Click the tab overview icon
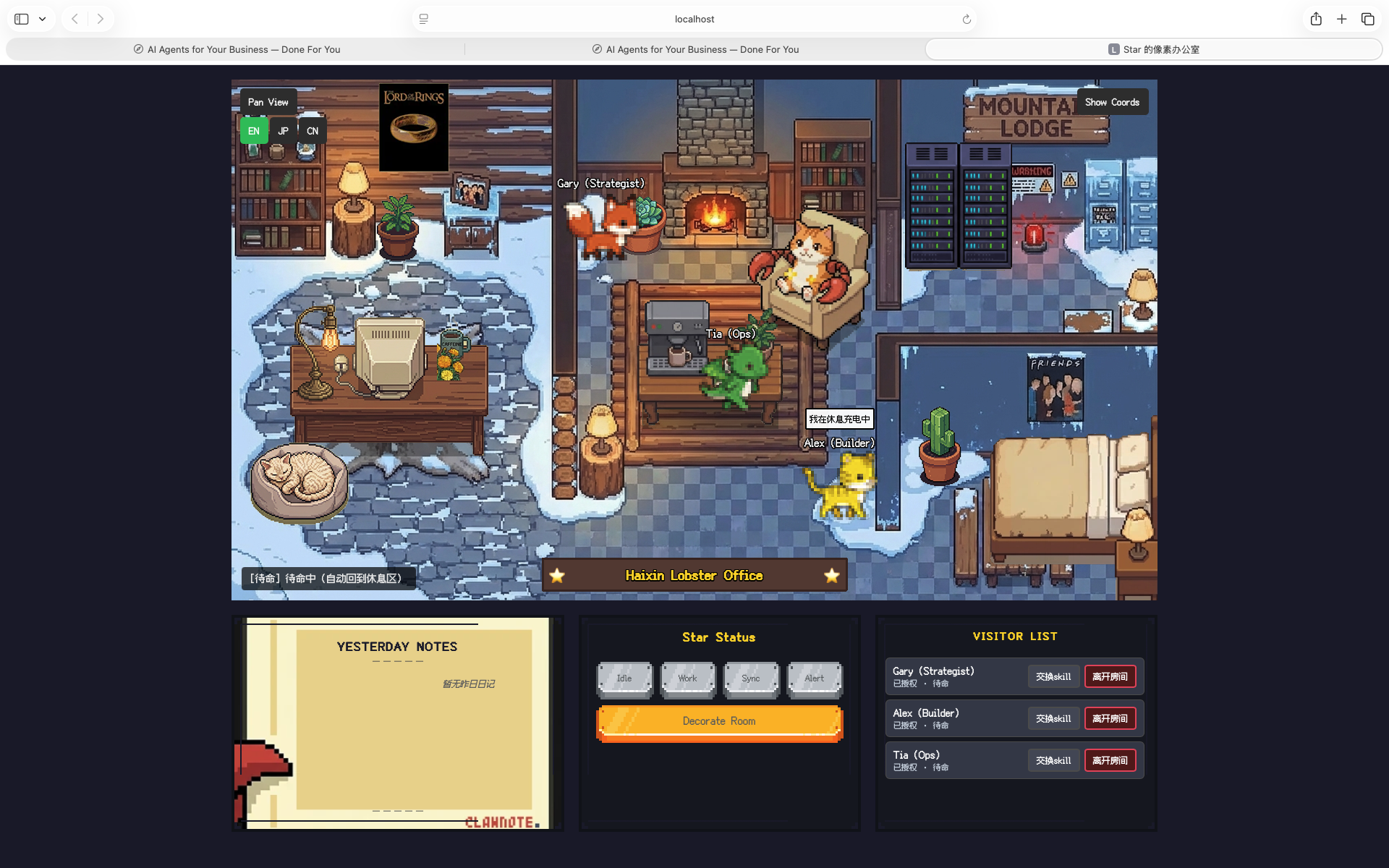Screen dimensions: 1389x868 [1368, 19]
